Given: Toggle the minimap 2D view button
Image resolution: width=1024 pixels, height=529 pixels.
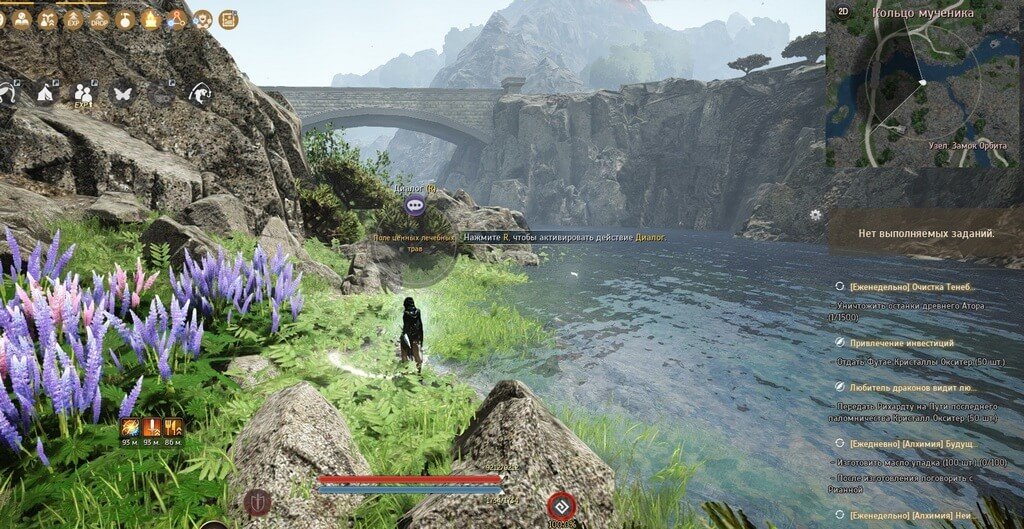Looking at the screenshot, I should [x=843, y=12].
